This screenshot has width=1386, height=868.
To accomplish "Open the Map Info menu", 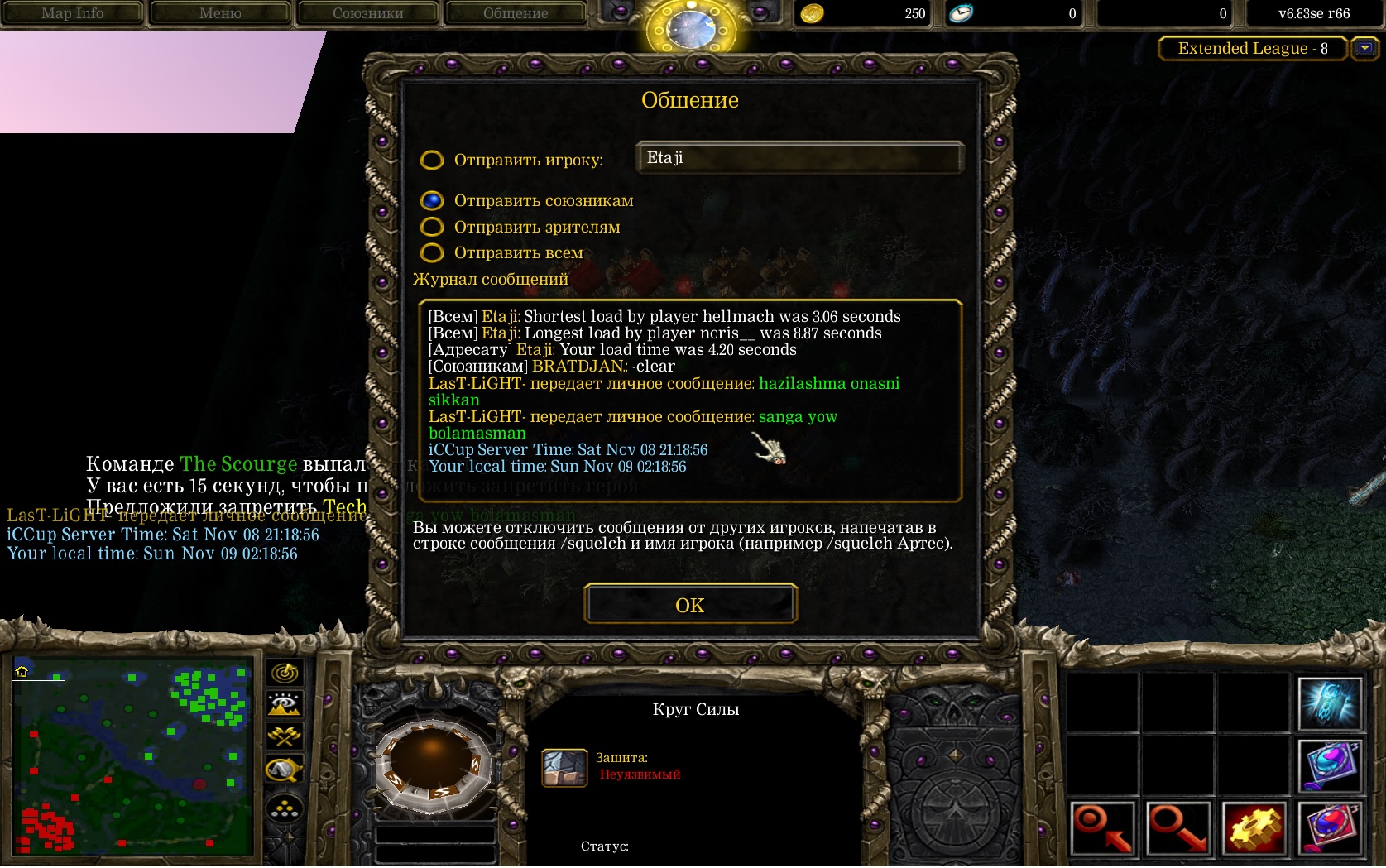I will pyautogui.click(x=72, y=13).
